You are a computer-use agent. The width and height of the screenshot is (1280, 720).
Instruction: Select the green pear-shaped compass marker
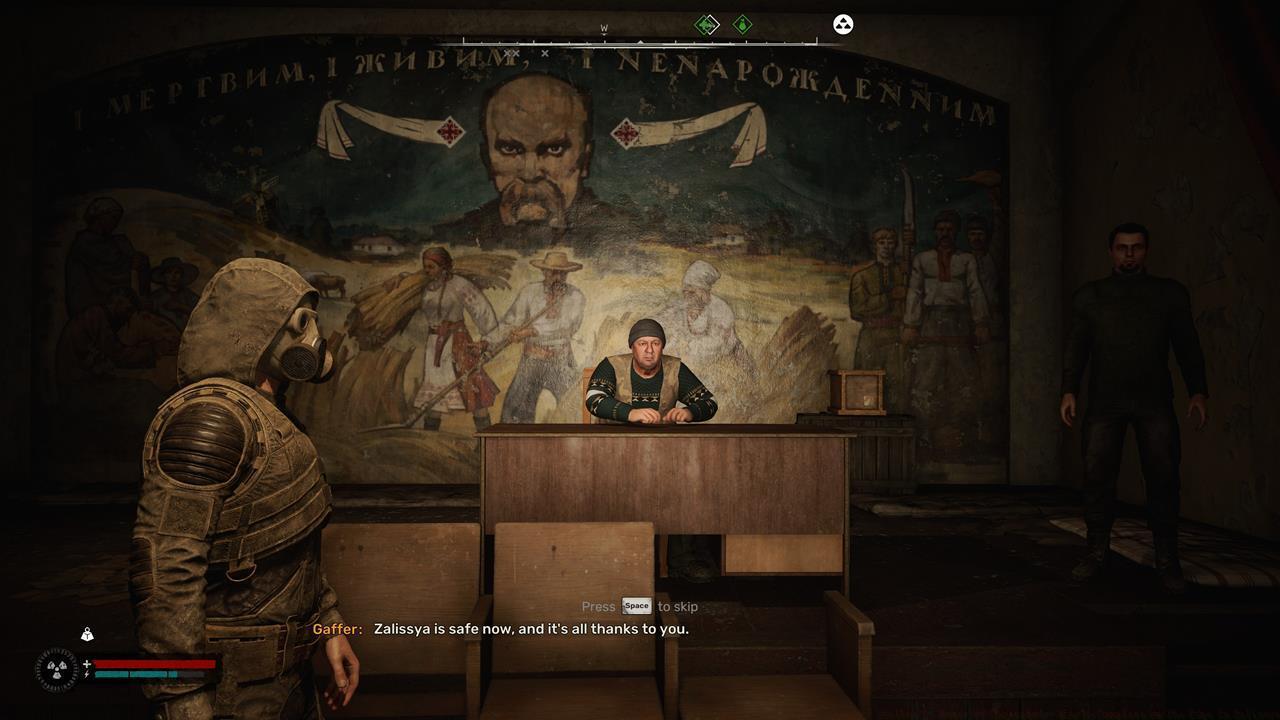pos(743,25)
